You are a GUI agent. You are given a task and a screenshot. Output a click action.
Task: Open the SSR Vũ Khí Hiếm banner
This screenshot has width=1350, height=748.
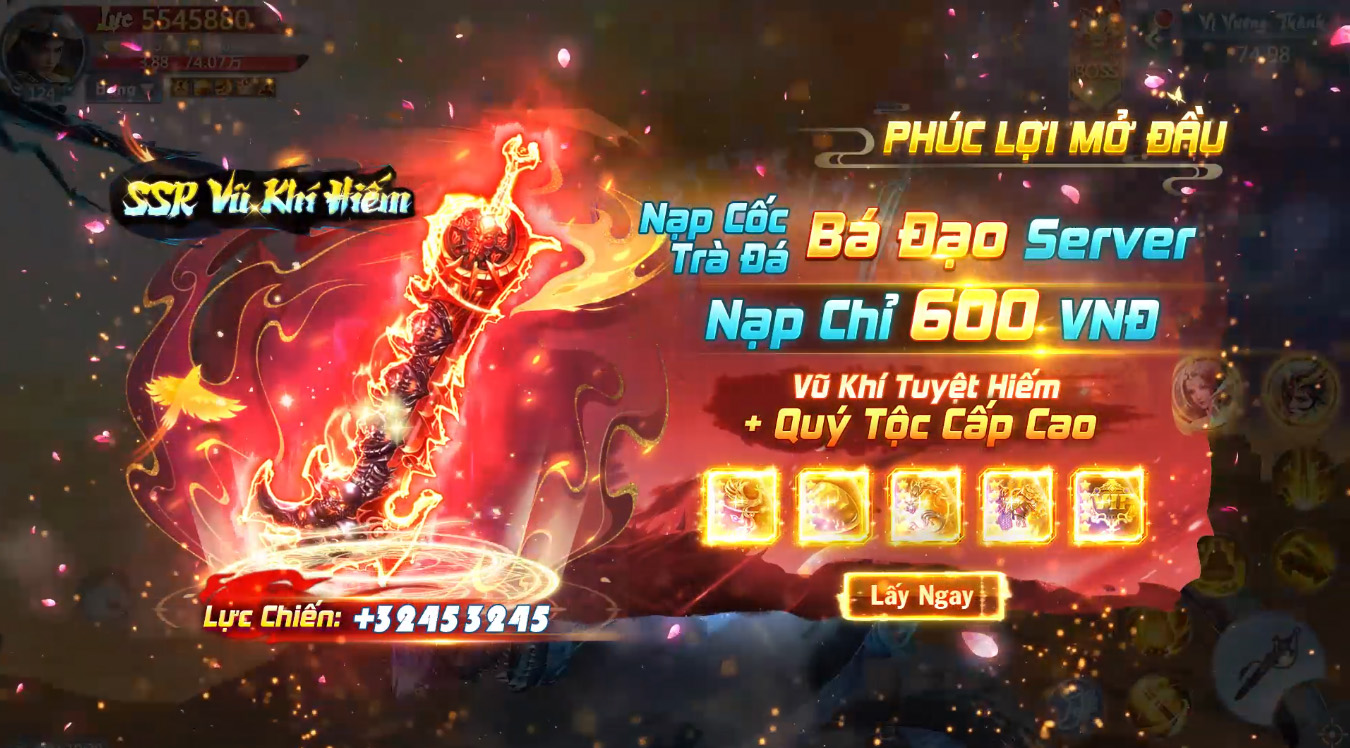(x=270, y=197)
